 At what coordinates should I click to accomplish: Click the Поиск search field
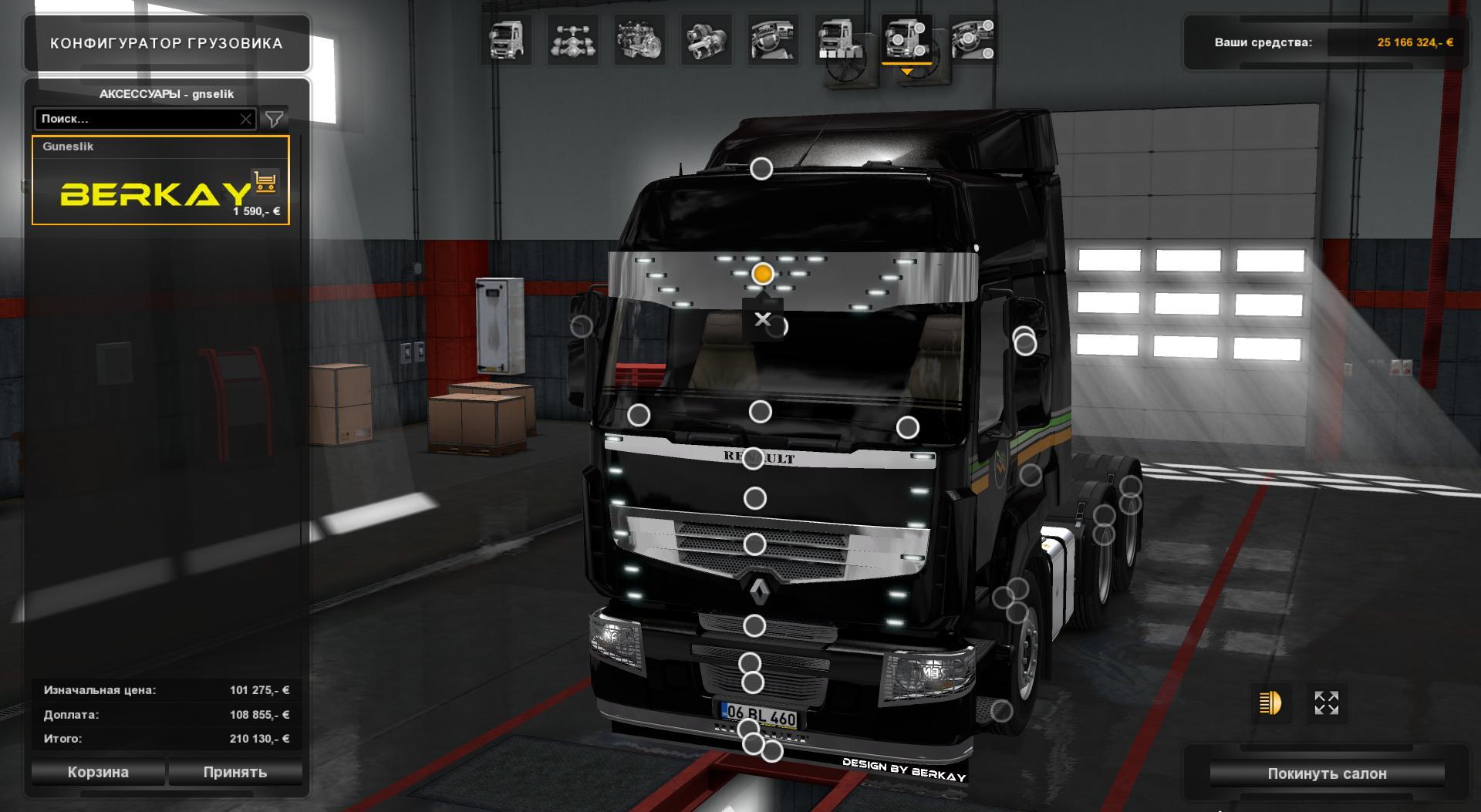pos(137,119)
